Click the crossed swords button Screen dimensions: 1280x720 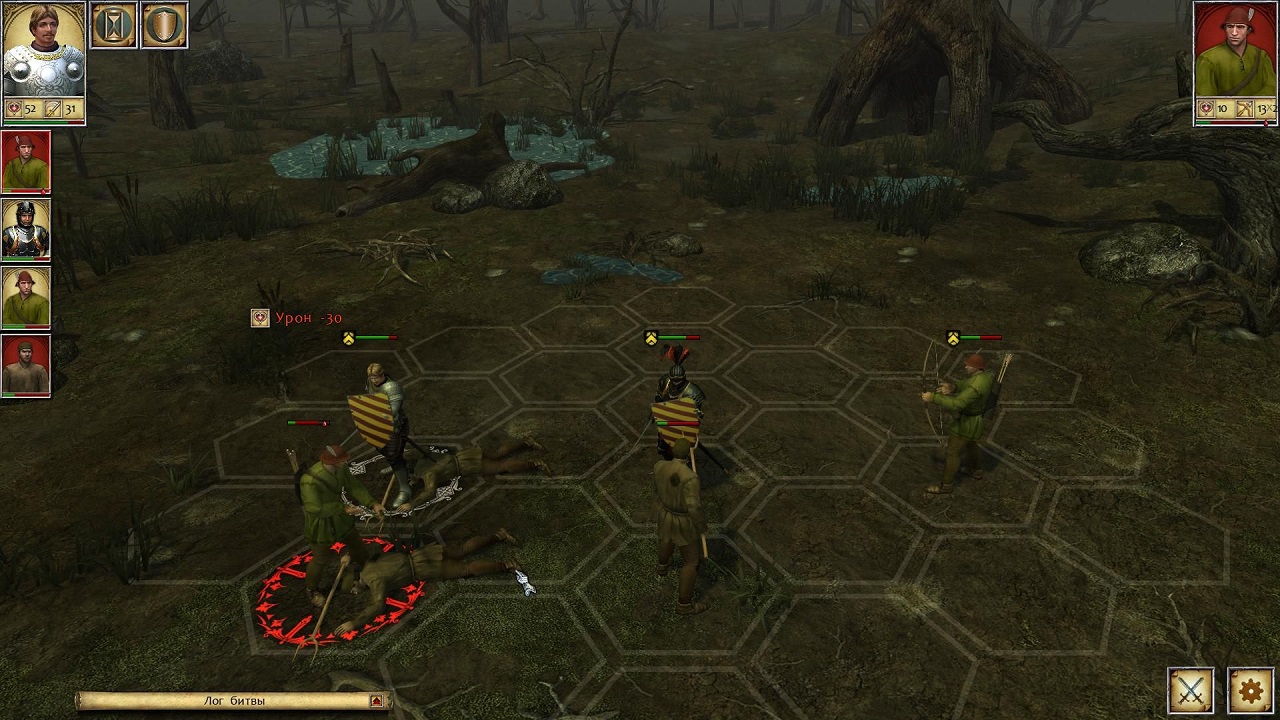pos(1191,690)
